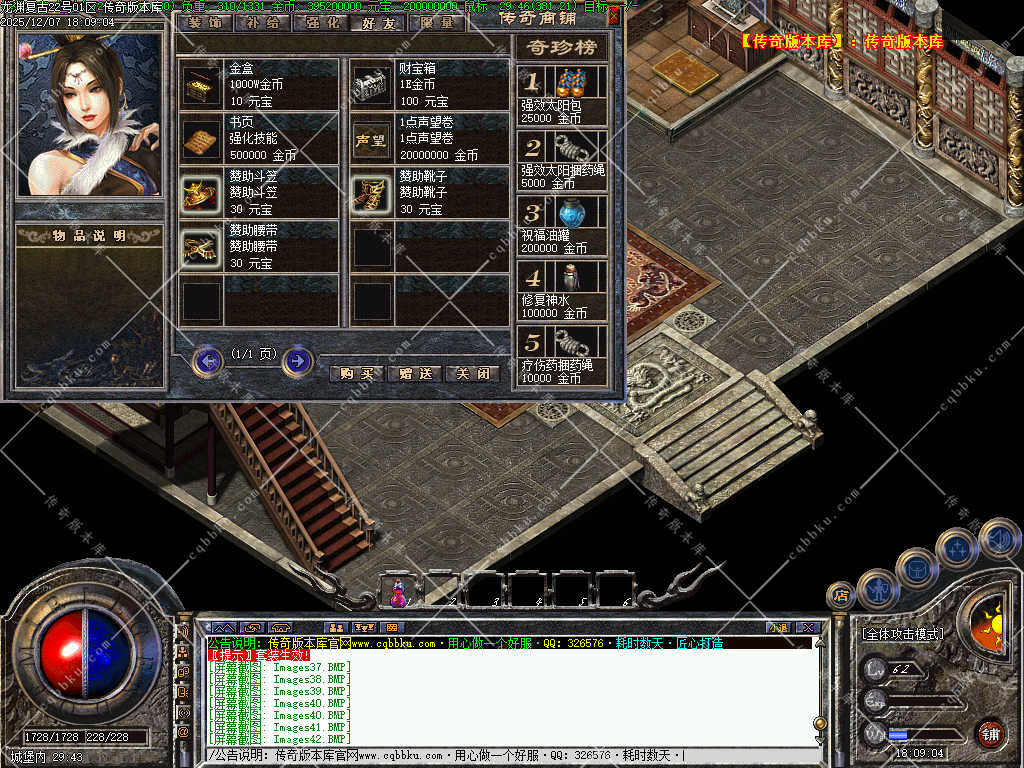
Task: Go to the next shop page arrow
Action: click(x=297, y=360)
